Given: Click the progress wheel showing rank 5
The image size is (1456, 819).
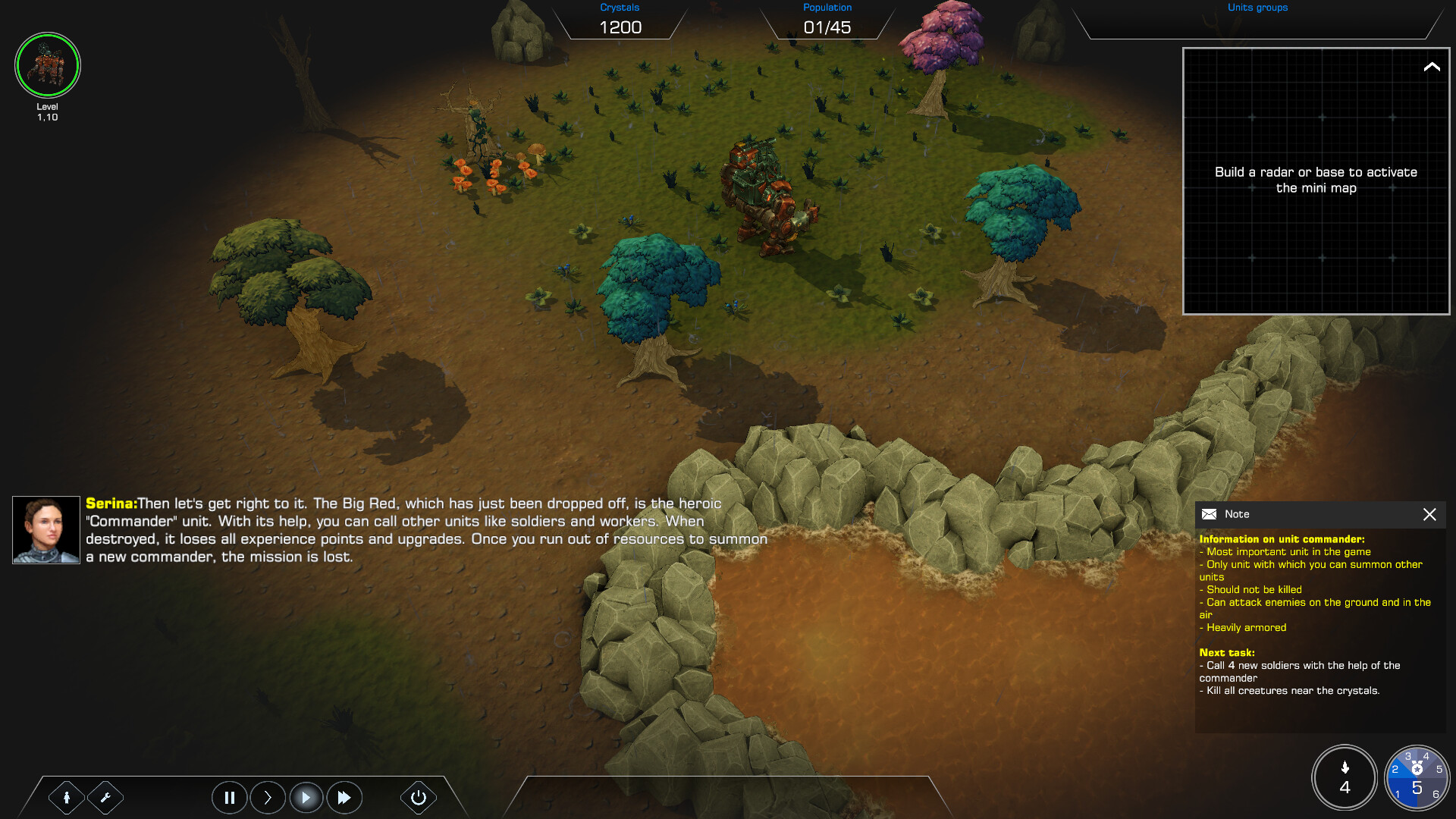Looking at the screenshot, I should point(1417,788).
